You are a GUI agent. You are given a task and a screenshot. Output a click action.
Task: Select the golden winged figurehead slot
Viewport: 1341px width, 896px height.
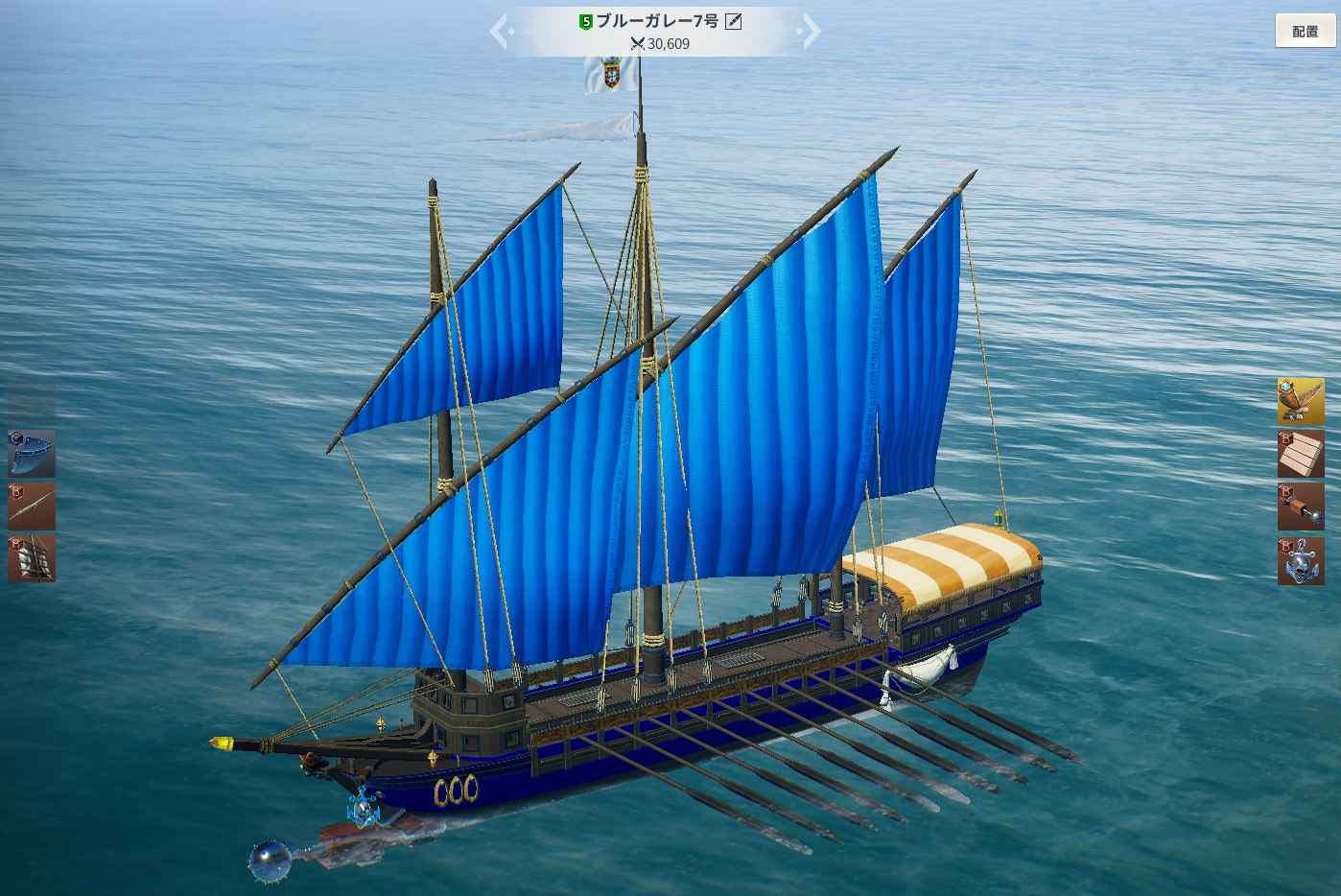[x=1301, y=401]
